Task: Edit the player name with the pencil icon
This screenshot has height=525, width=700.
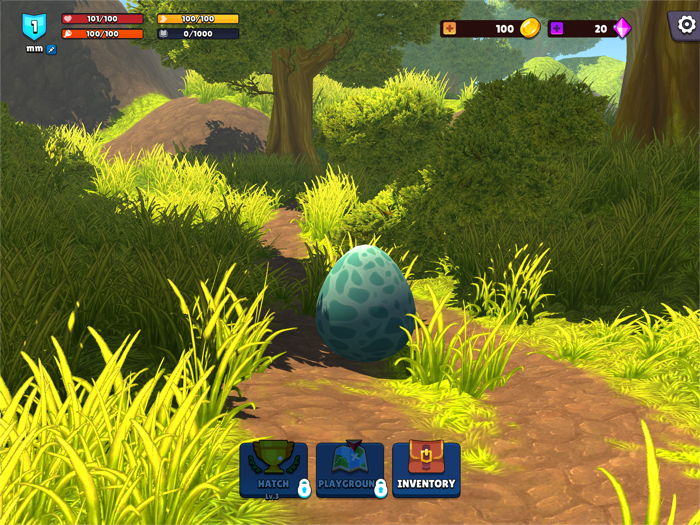Action: [52, 48]
